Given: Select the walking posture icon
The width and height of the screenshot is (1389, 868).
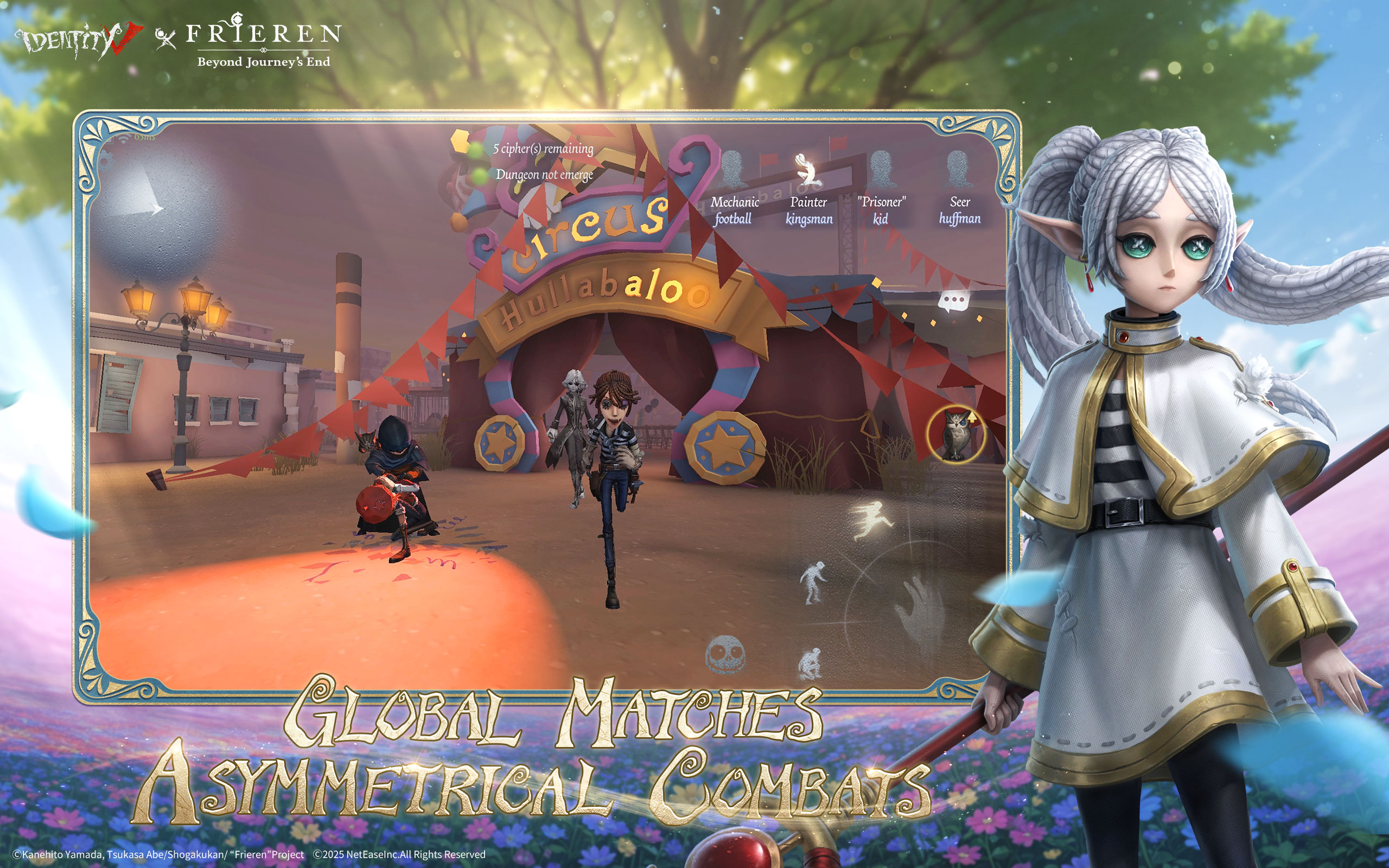Looking at the screenshot, I should [x=814, y=582].
